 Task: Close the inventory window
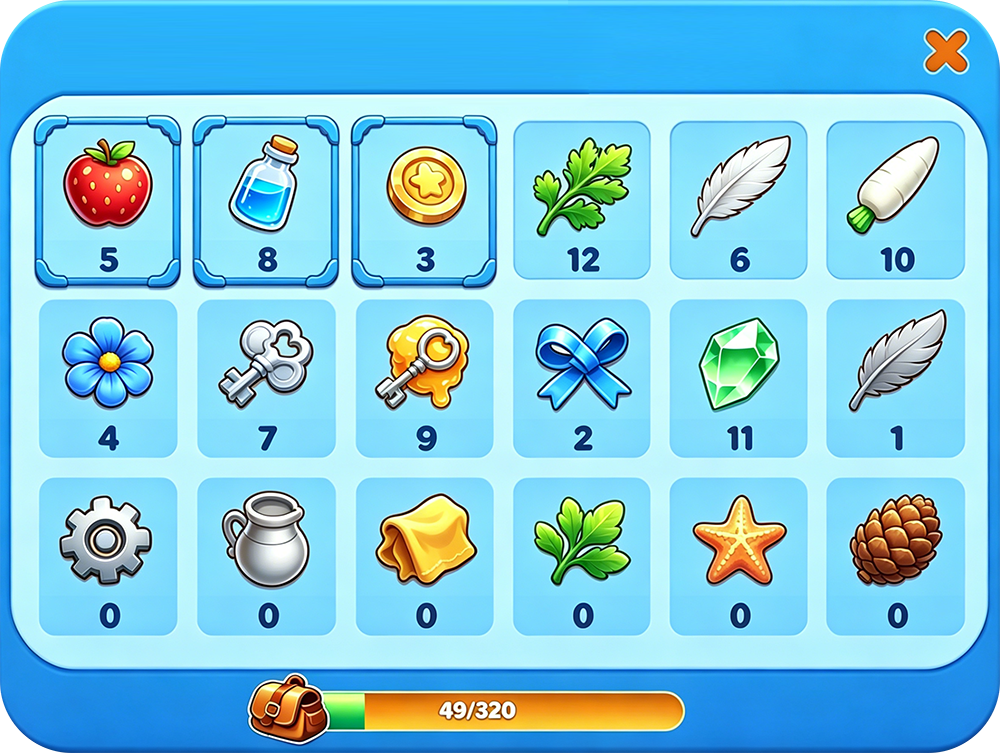(x=944, y=51)
